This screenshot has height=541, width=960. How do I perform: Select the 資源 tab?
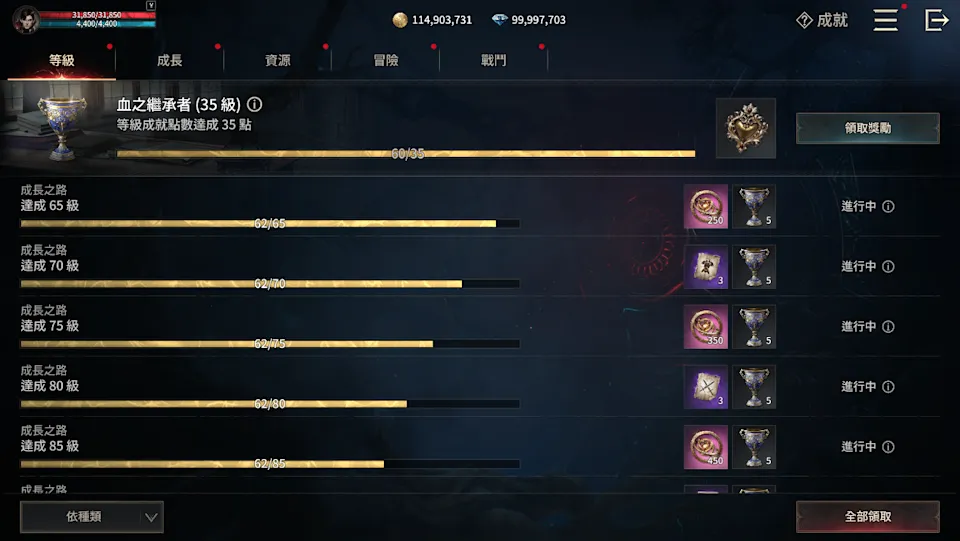coord(278,60)
